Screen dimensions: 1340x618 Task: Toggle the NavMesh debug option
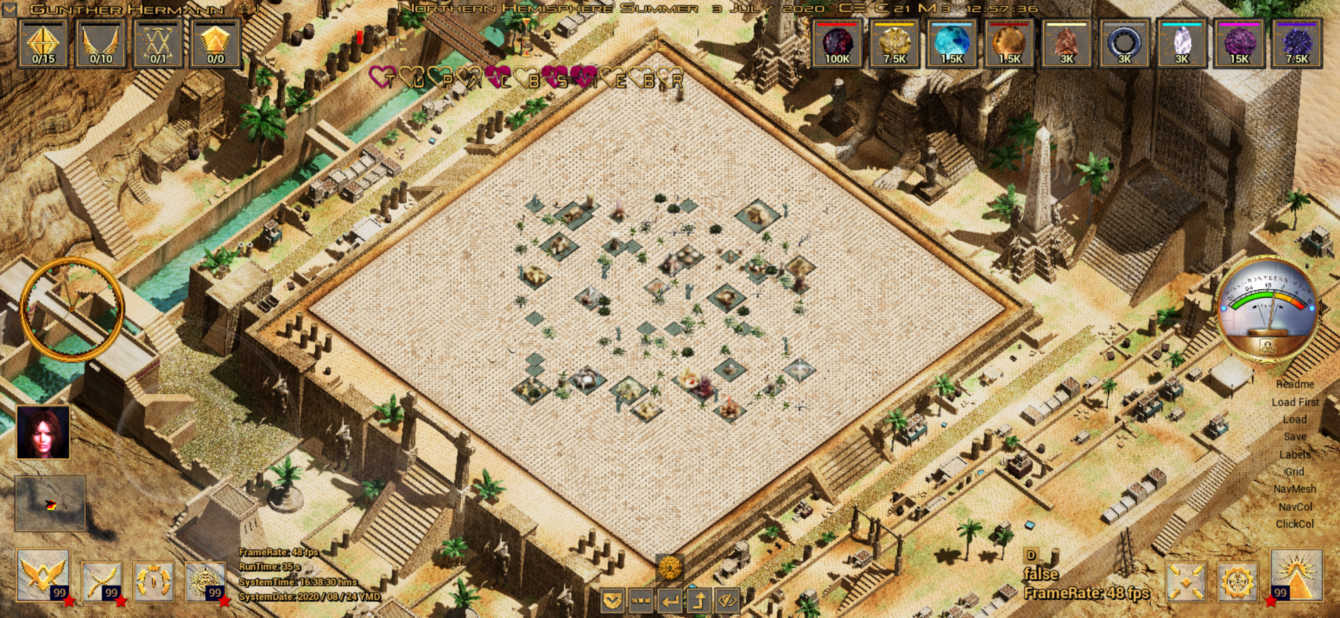1295,489
